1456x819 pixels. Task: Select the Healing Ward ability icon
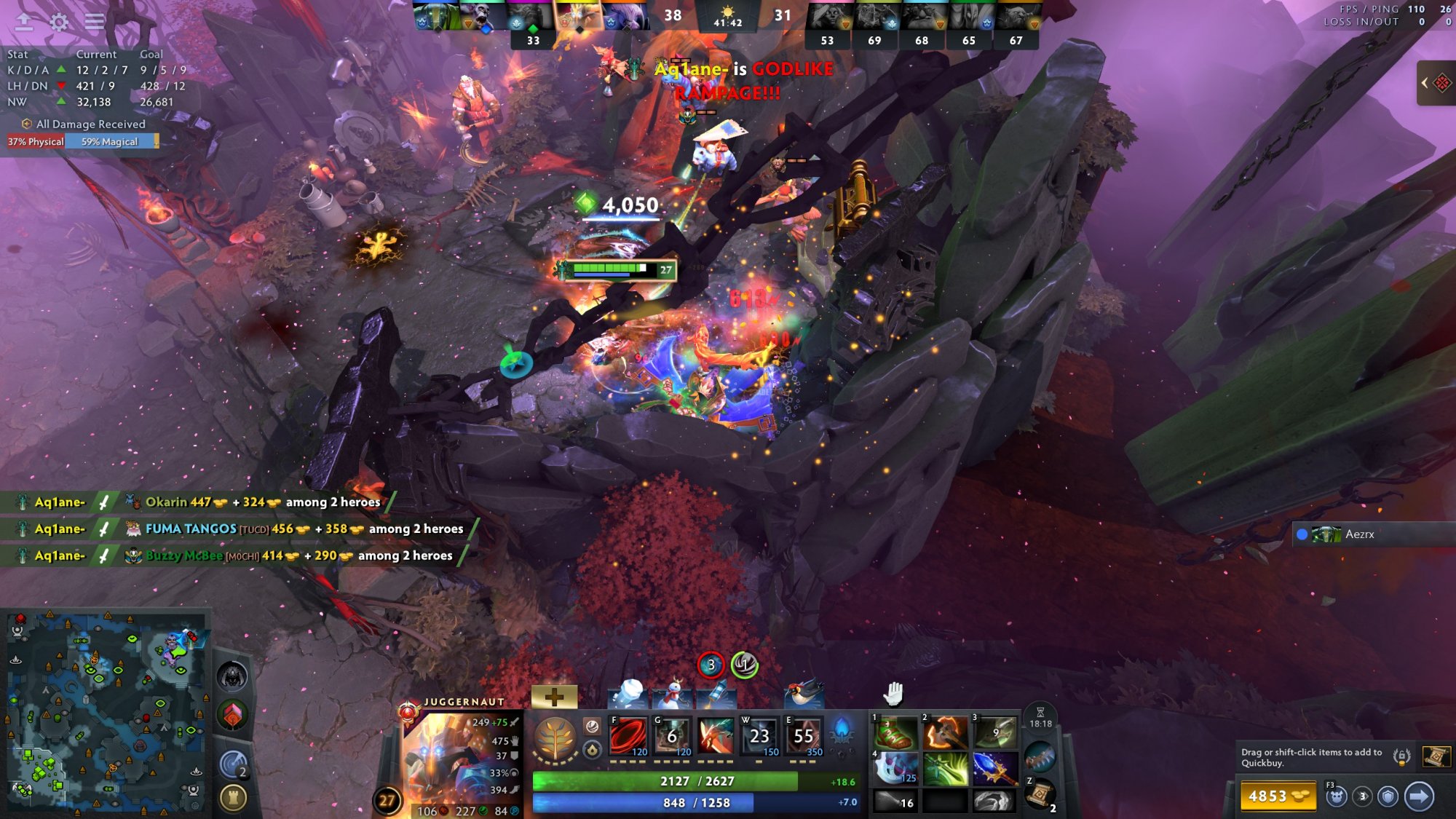pyautogui.click(x=672, y=736)
